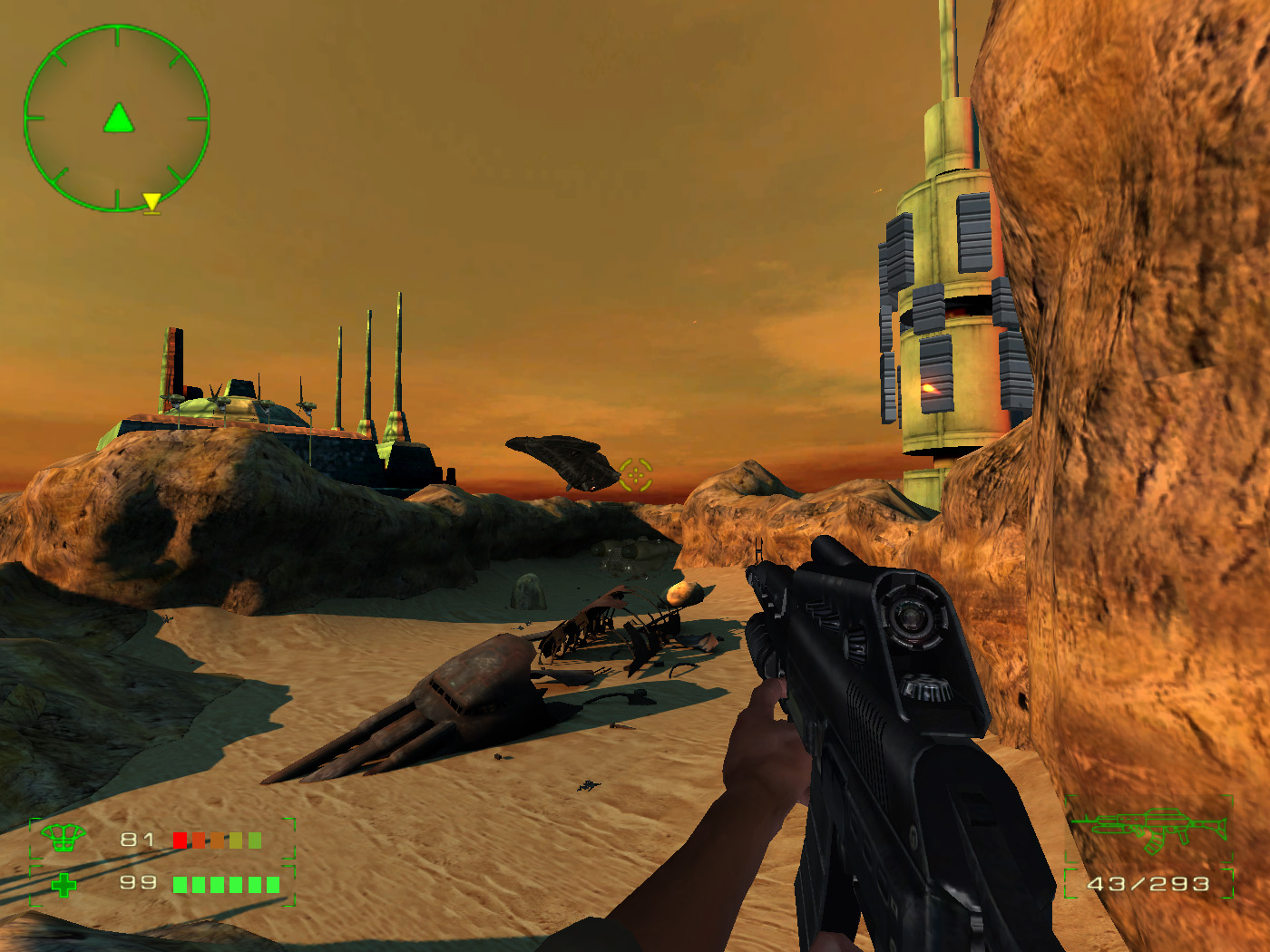Click the green assault rifle weapon icon

click(1150, 828)
